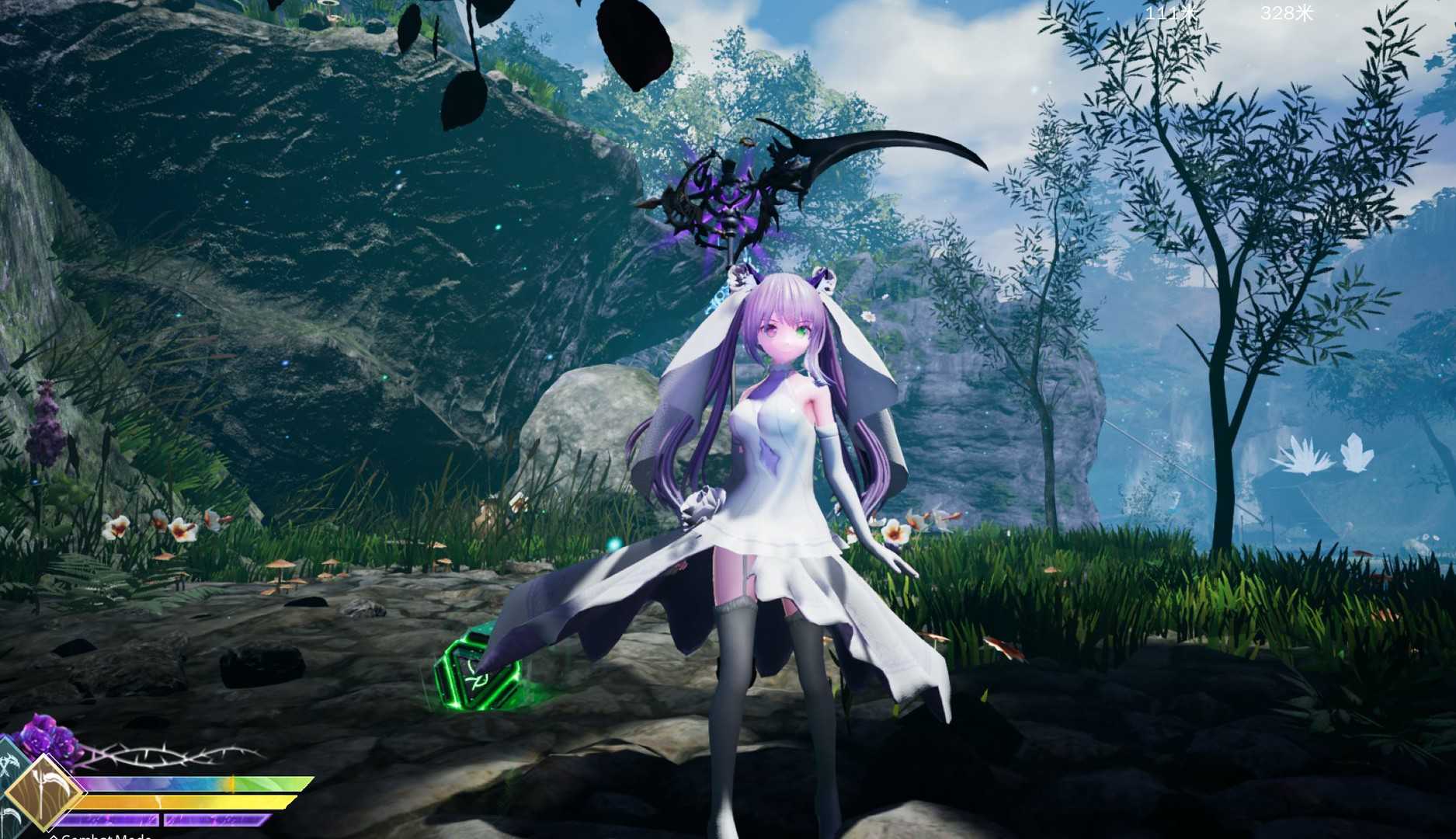Select the golden scythe weapon icon
Screen dimensions: 1456x839
pos(44,792)
